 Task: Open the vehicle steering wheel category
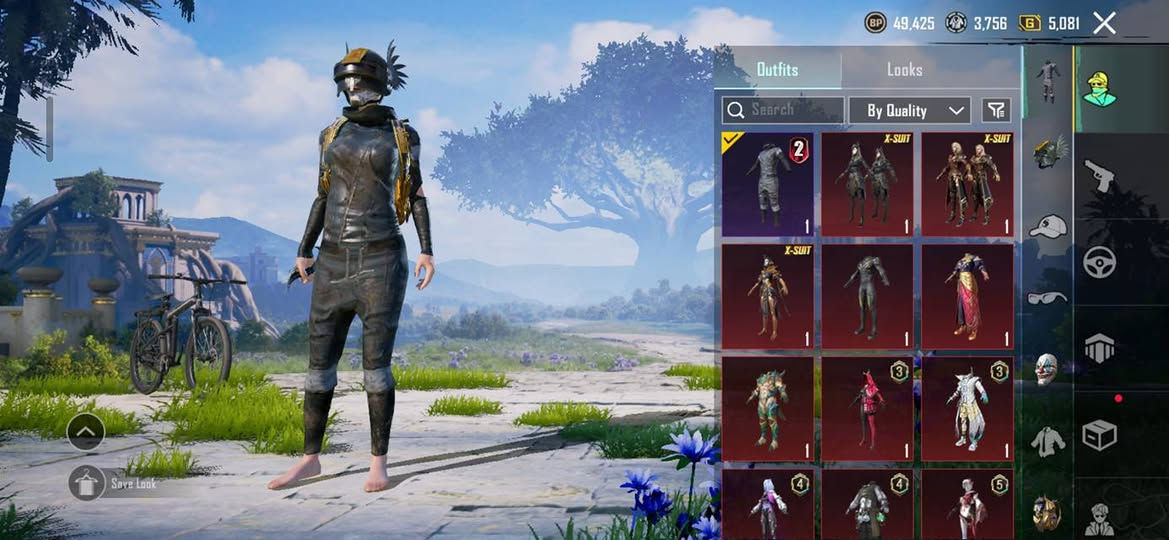[x=1100, y=262]
